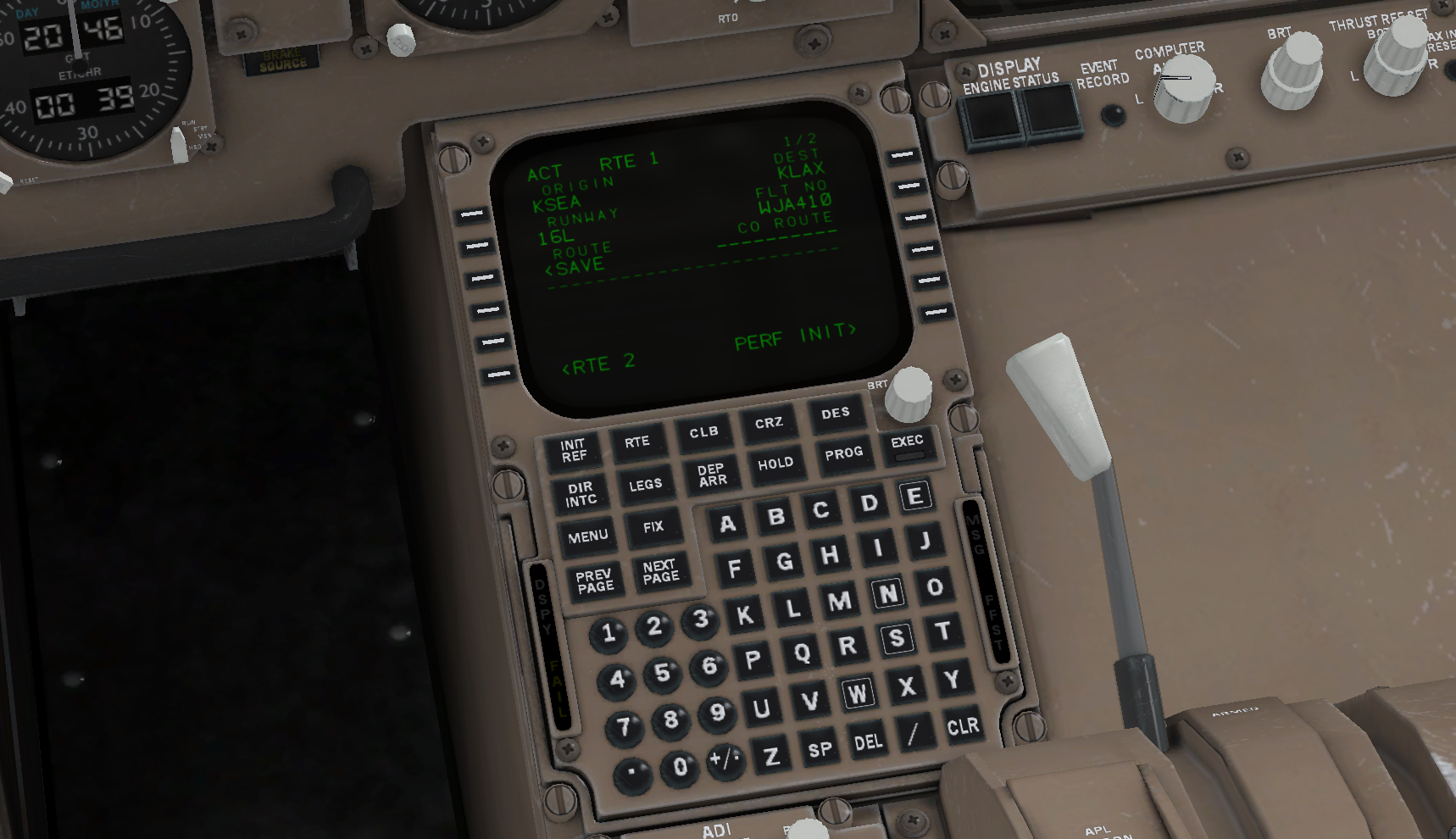
Task: Select the DIR INTC key
Action: tap(581, 494)
